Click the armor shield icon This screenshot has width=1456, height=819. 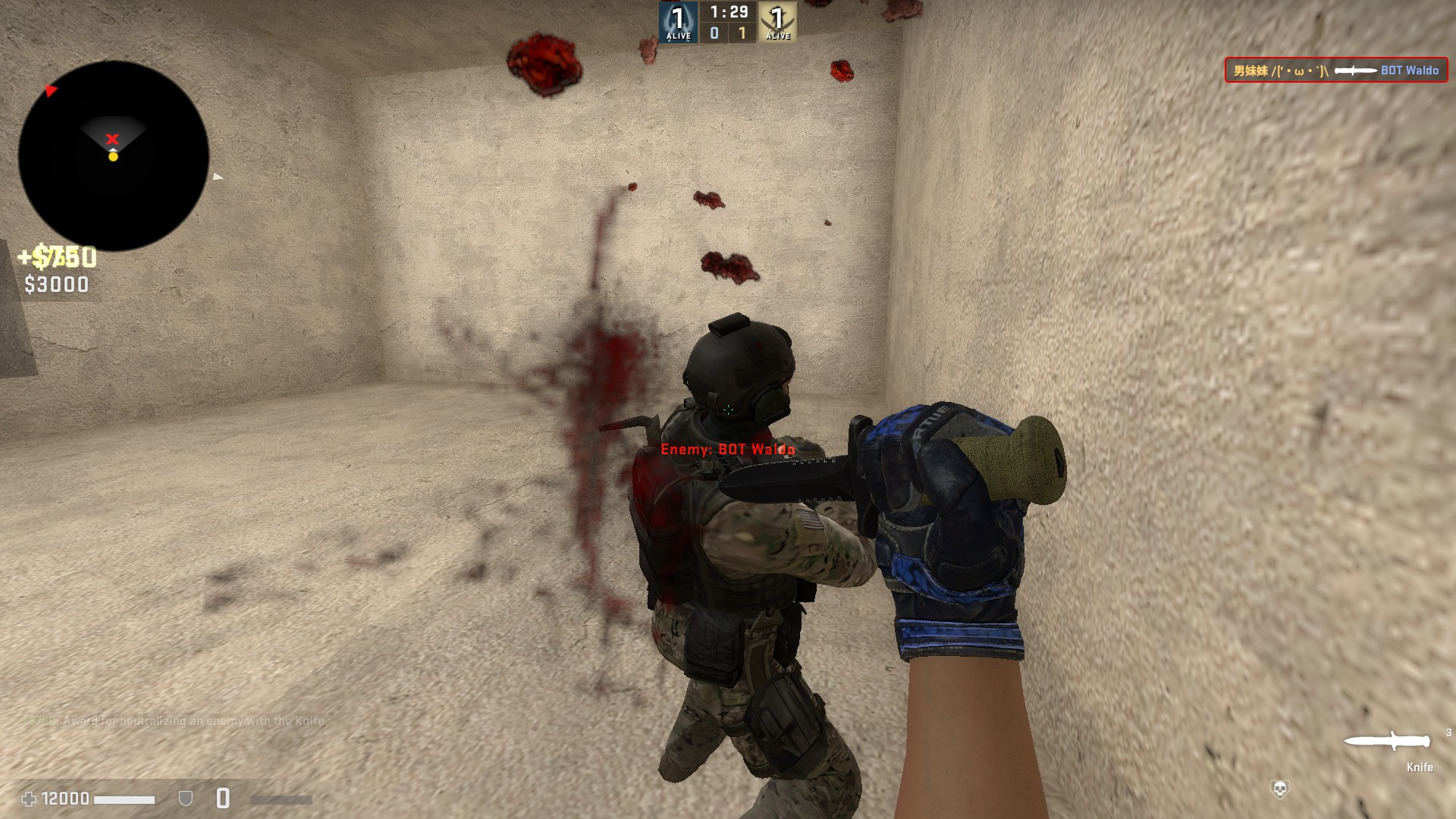[185, 799]
